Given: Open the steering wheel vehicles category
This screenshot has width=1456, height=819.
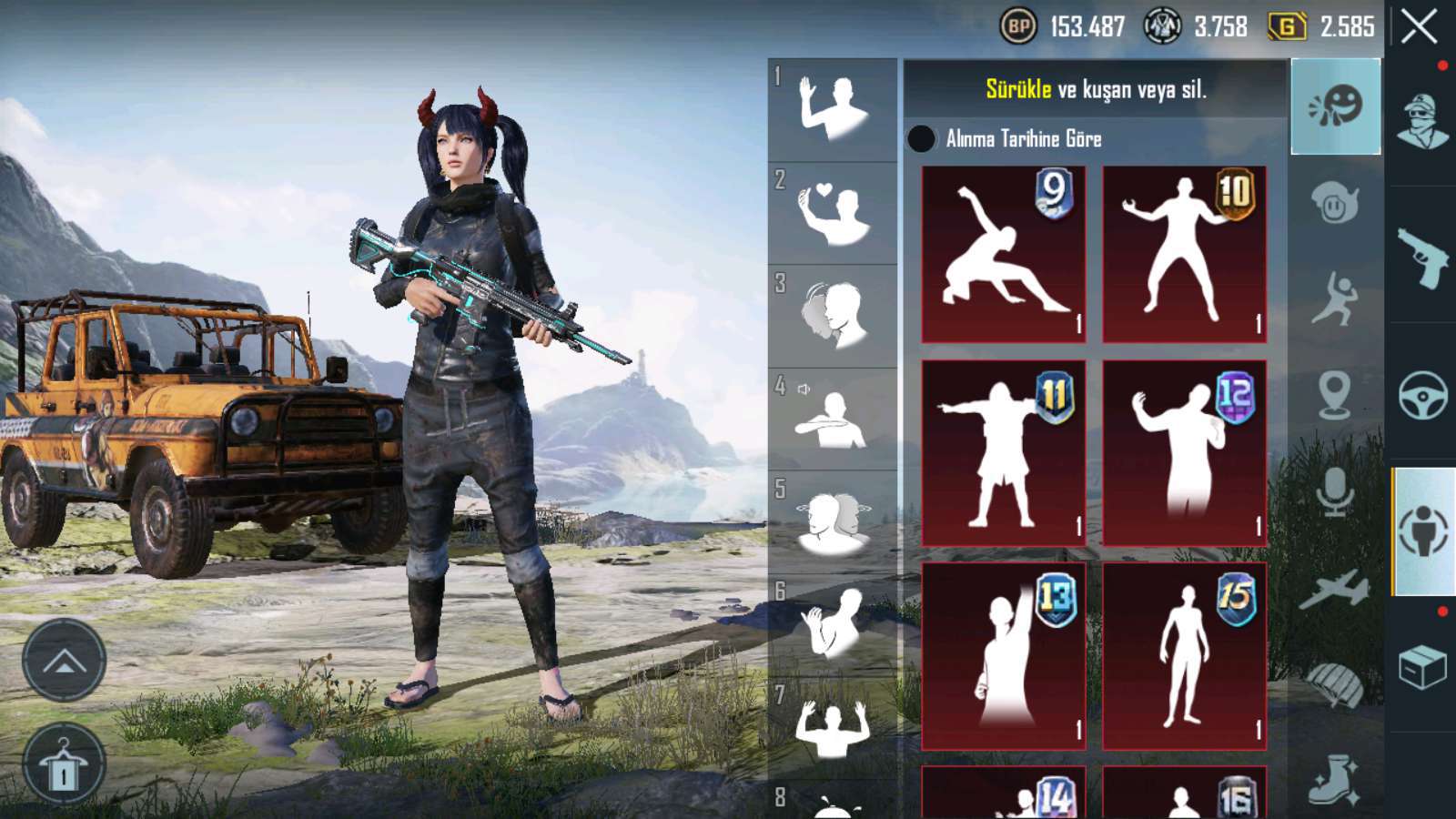Looking at the screenshot, I should (1422, 394).
